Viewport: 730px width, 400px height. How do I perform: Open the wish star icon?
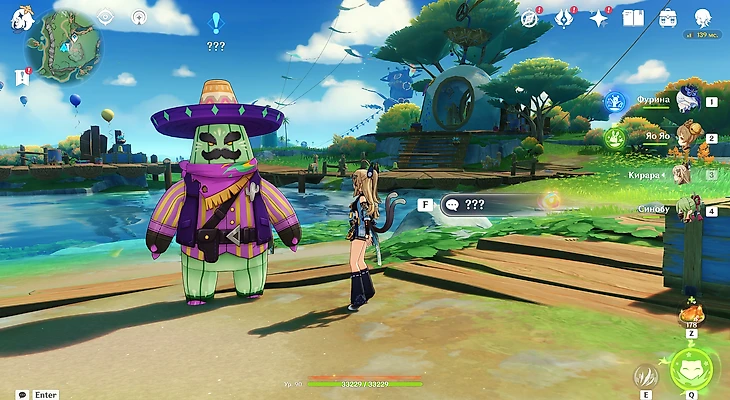[599, 18]
